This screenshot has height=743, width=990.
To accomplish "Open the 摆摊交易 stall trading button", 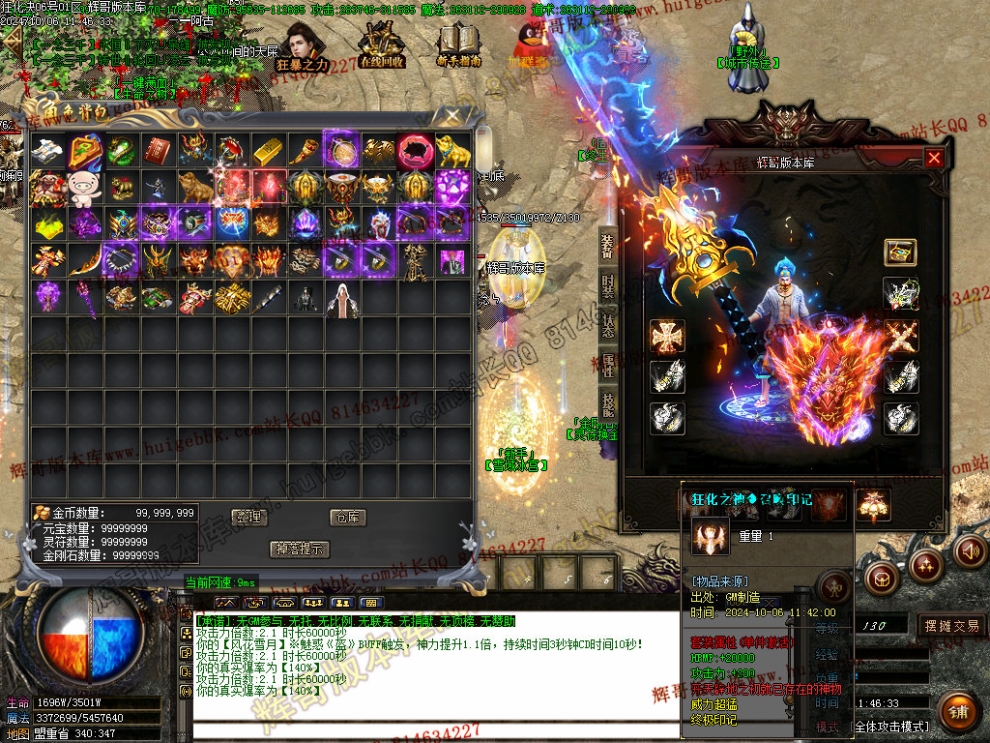I will [950, 626].
